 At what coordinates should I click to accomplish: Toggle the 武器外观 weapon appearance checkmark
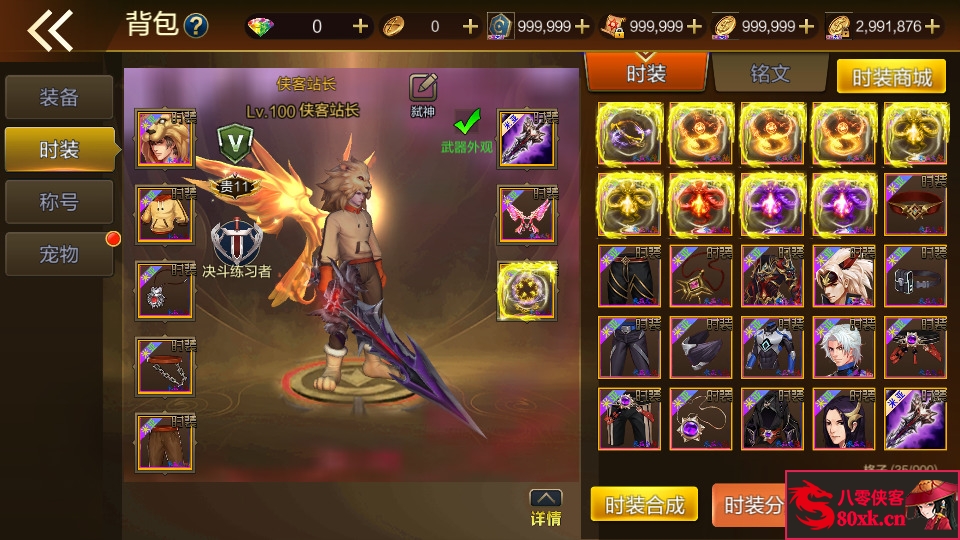467,123
